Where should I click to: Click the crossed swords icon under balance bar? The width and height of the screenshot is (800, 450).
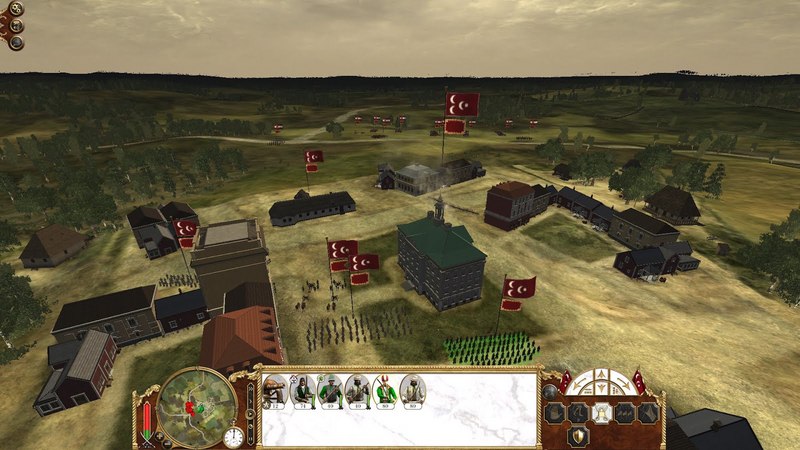[x=149, y=438]
